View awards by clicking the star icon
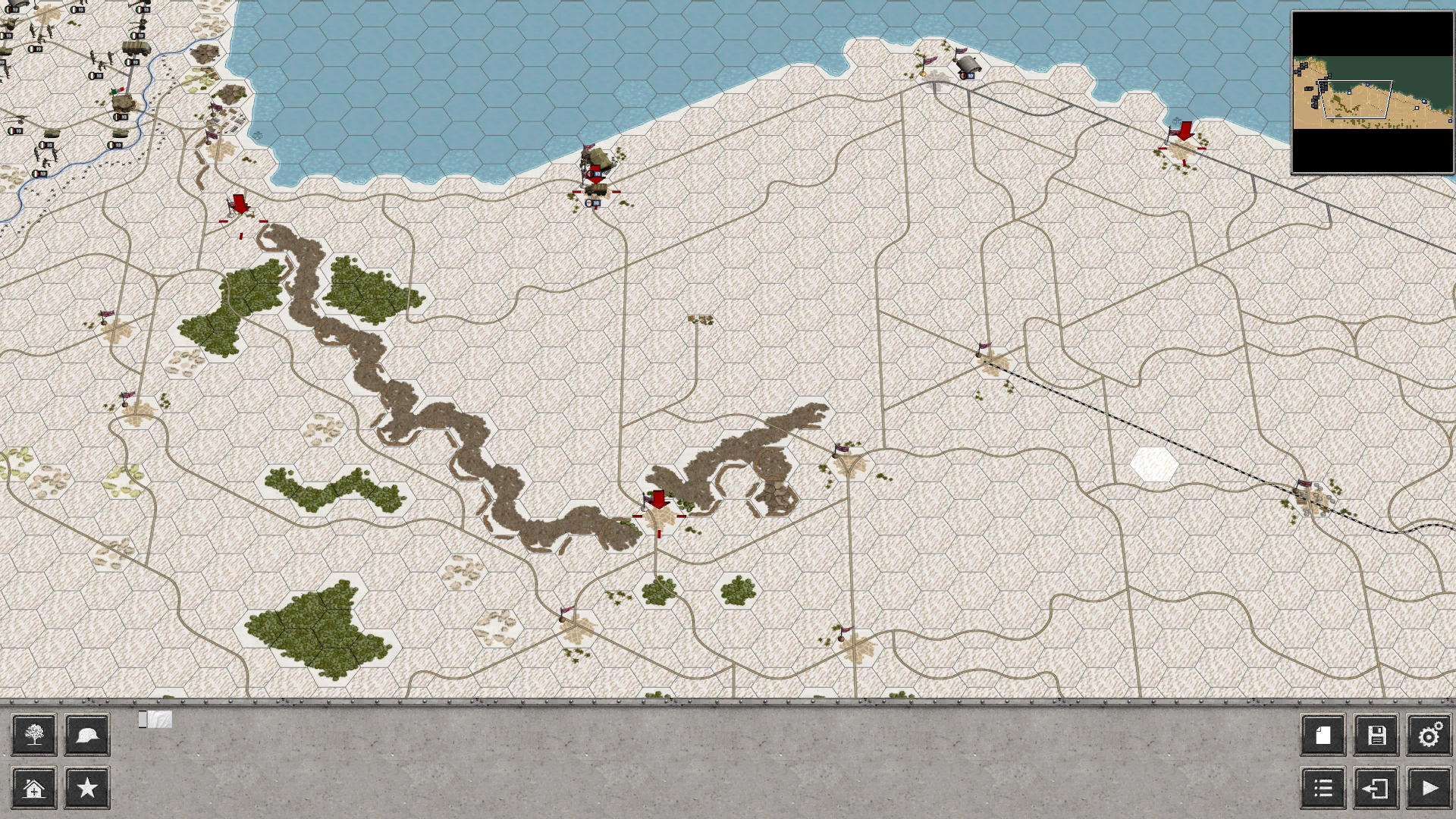 86,789
